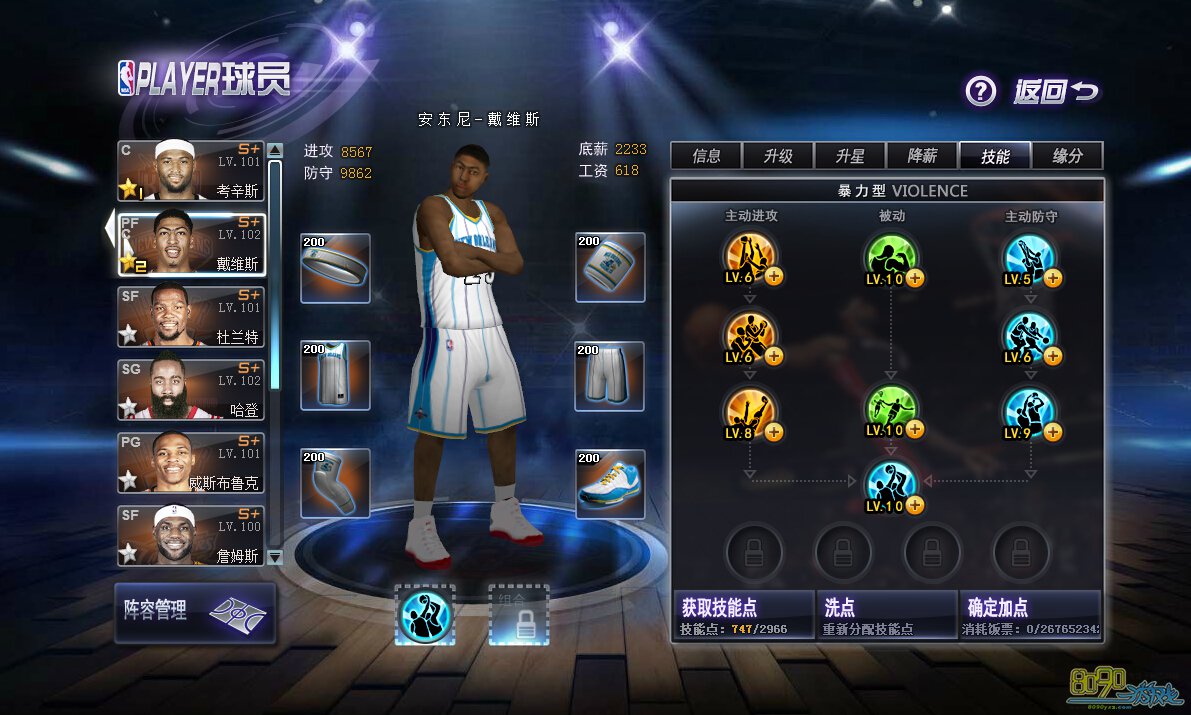
Task: Click the 返回 back button
Action: point(1055,92)
